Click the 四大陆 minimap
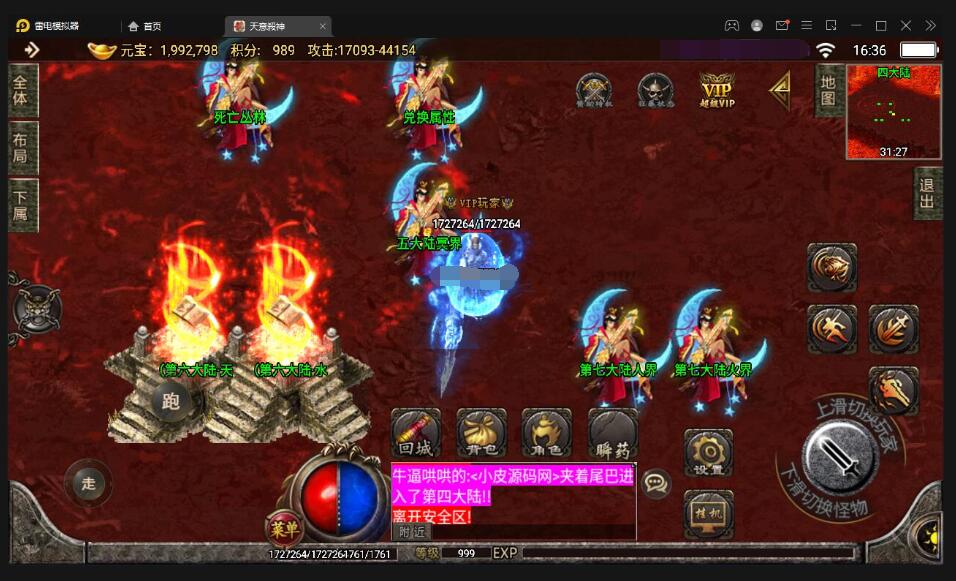This screenshot has height=581, width=956. click(893, 111)
